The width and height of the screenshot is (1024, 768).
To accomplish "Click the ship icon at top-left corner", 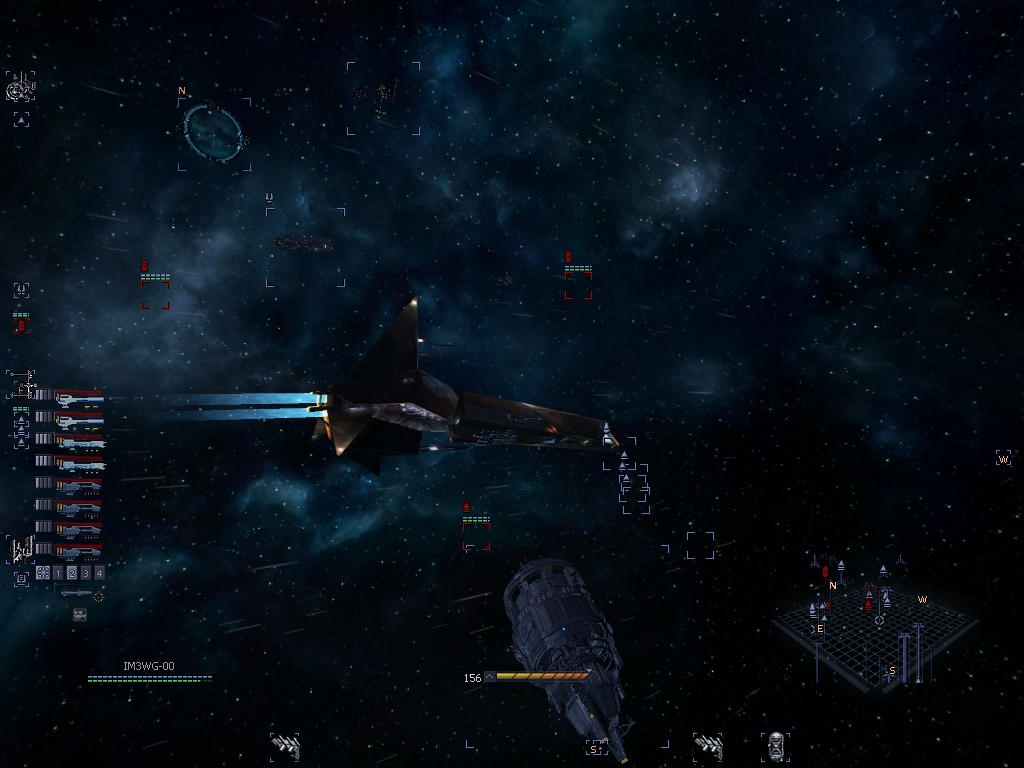I will point(20,88).
